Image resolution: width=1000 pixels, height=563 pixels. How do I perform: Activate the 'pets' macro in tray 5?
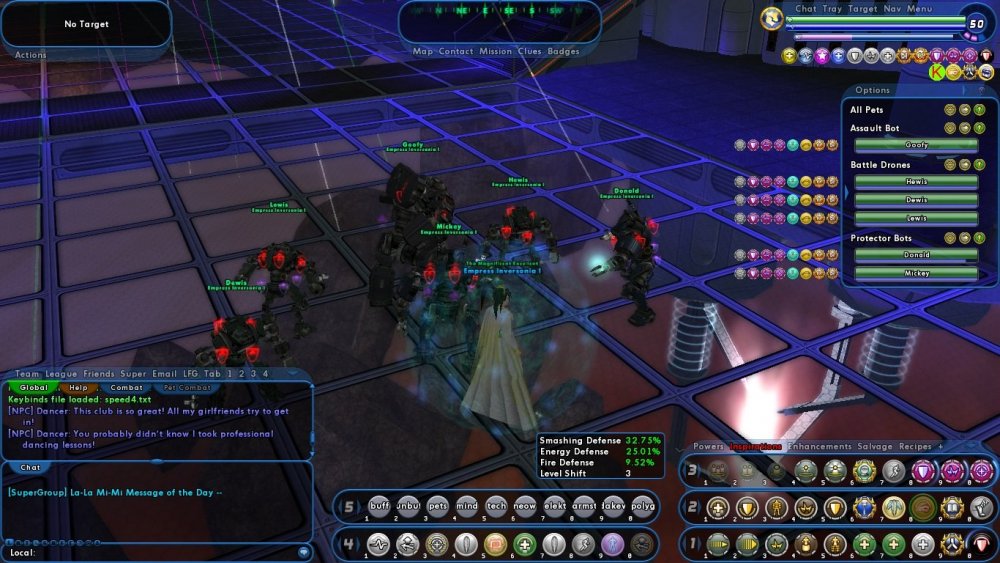438,507
